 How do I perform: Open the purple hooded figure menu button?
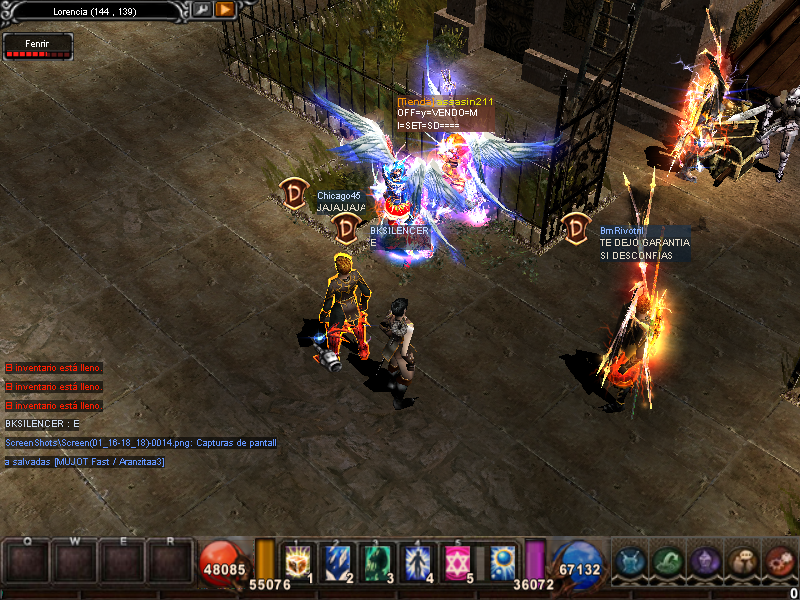tap(705, 562)
